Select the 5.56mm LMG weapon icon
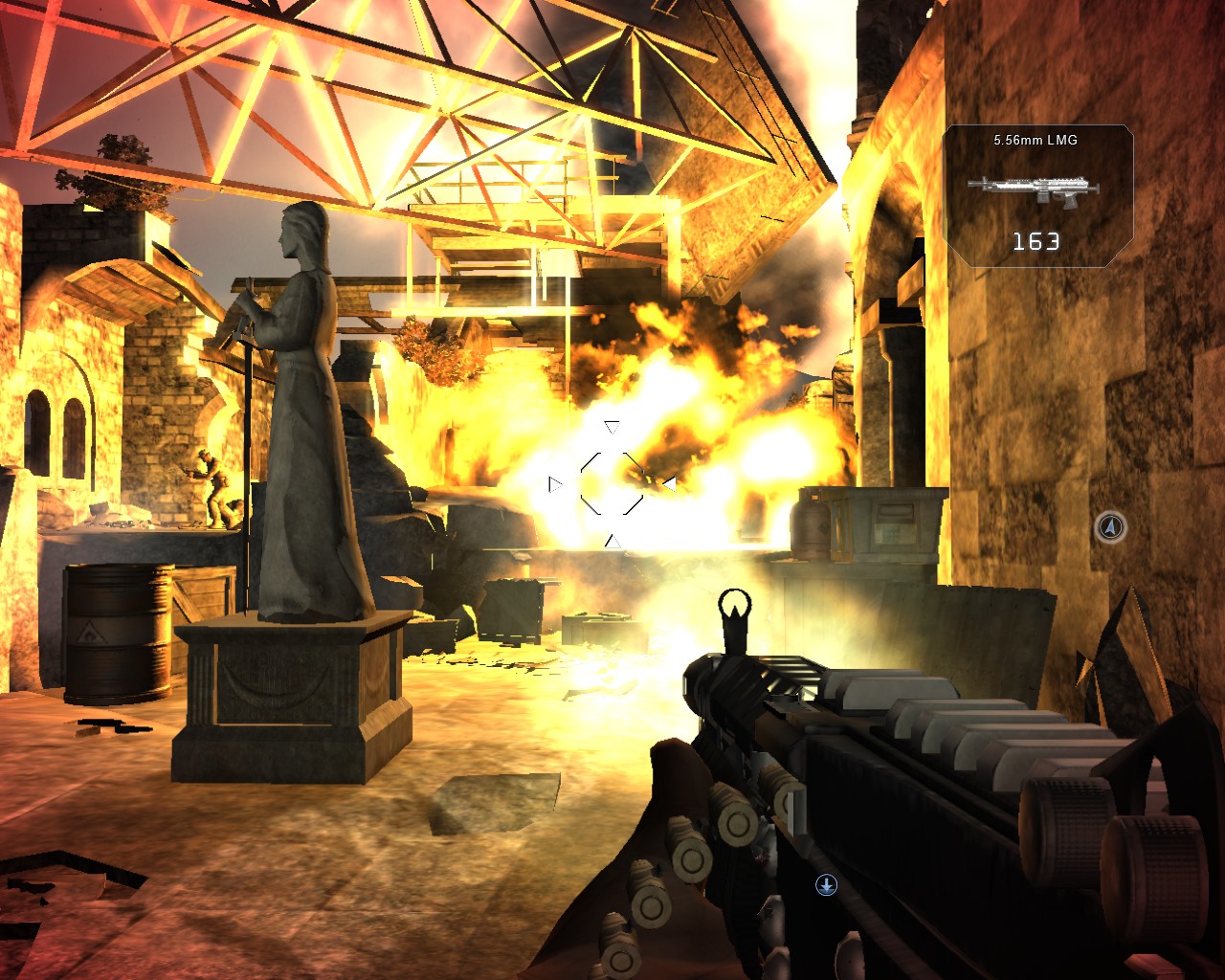The width and height of the screenshot is (1225, 980). (1033, 186)
